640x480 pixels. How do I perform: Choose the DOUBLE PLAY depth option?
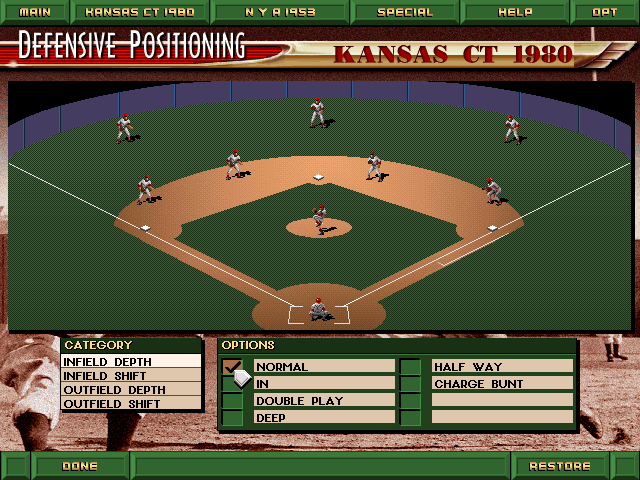pos(324,401)
